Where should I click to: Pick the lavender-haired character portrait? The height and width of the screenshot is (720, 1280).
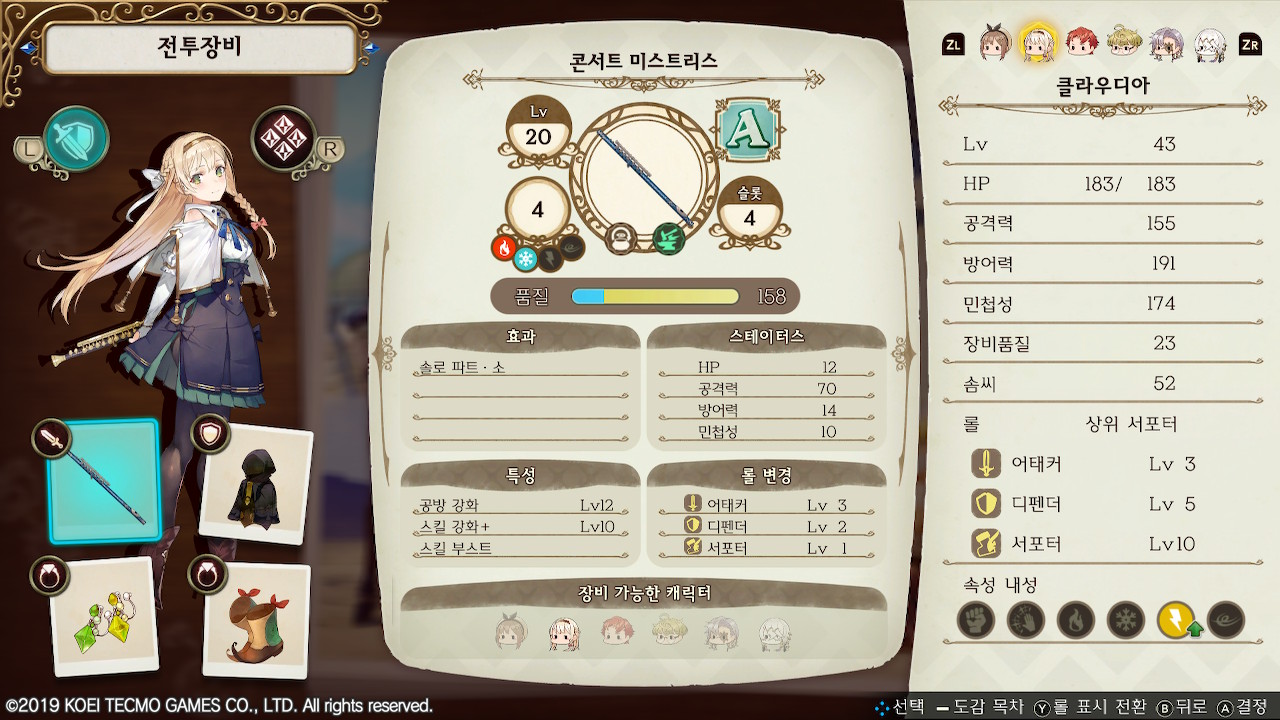1167,43
